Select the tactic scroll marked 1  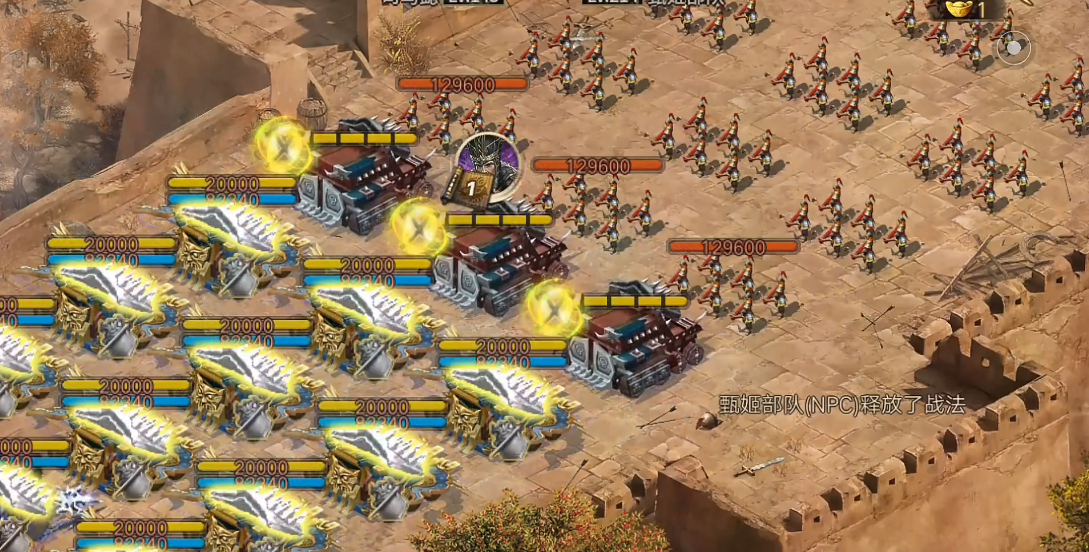[x=469, y=185]
